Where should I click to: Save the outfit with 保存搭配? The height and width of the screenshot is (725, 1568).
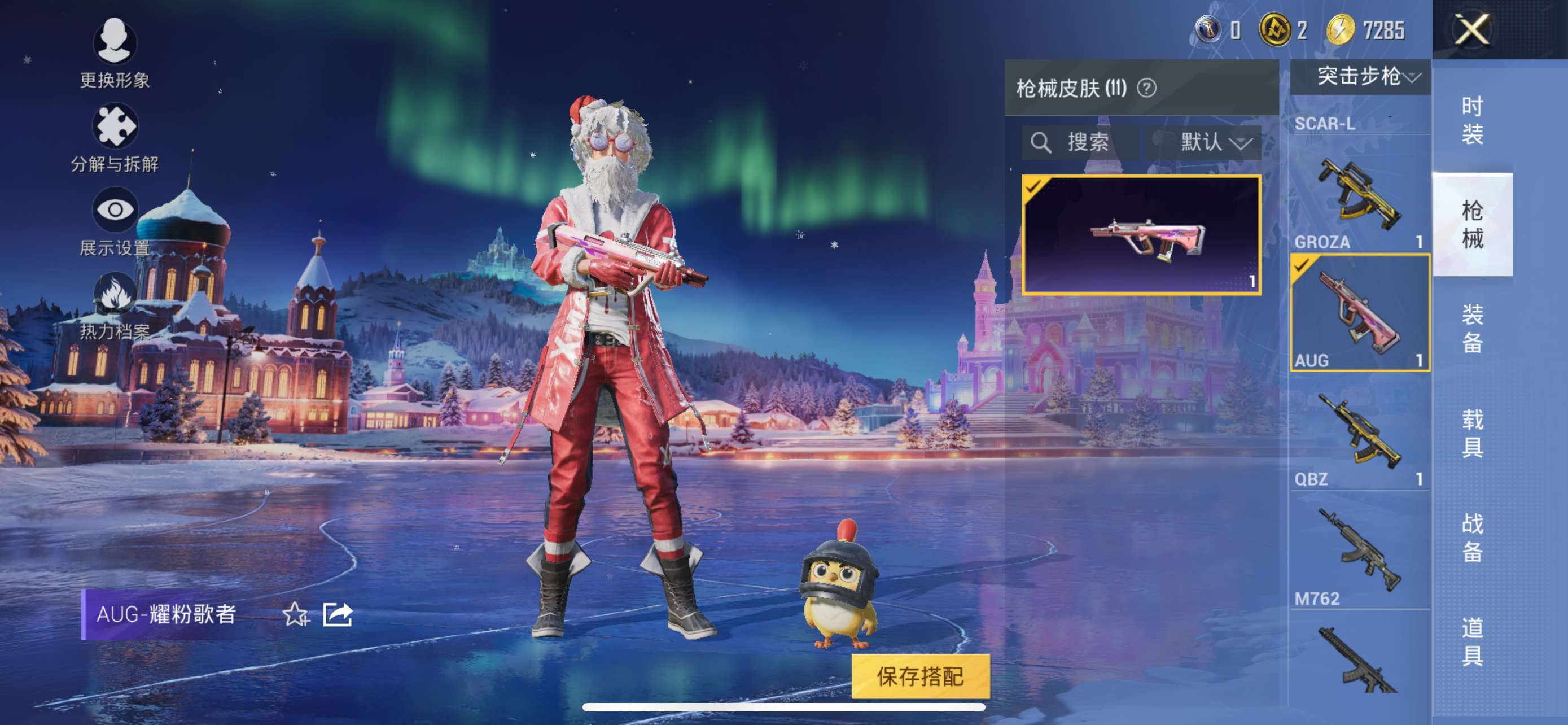tap(919, 676)
